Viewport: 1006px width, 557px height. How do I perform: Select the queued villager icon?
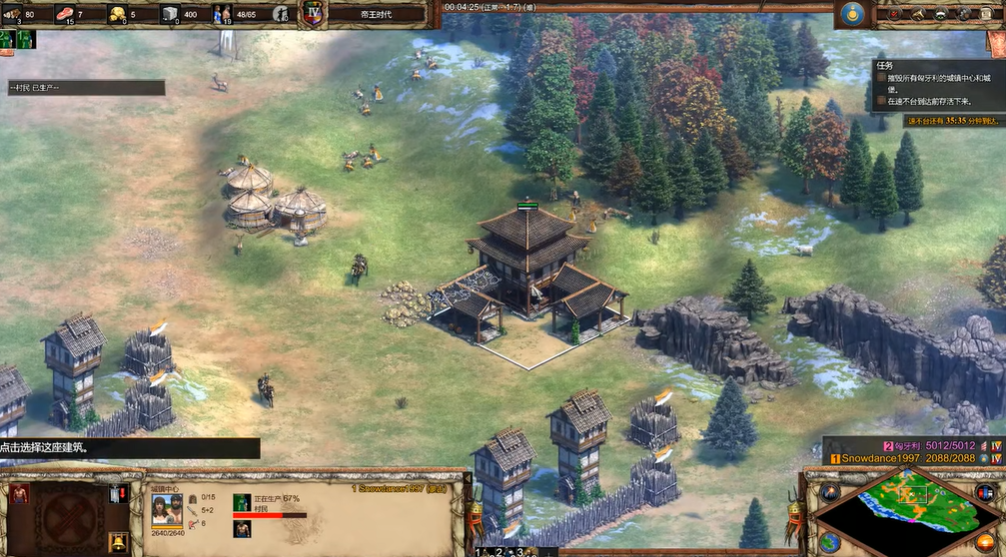(242, 528)
